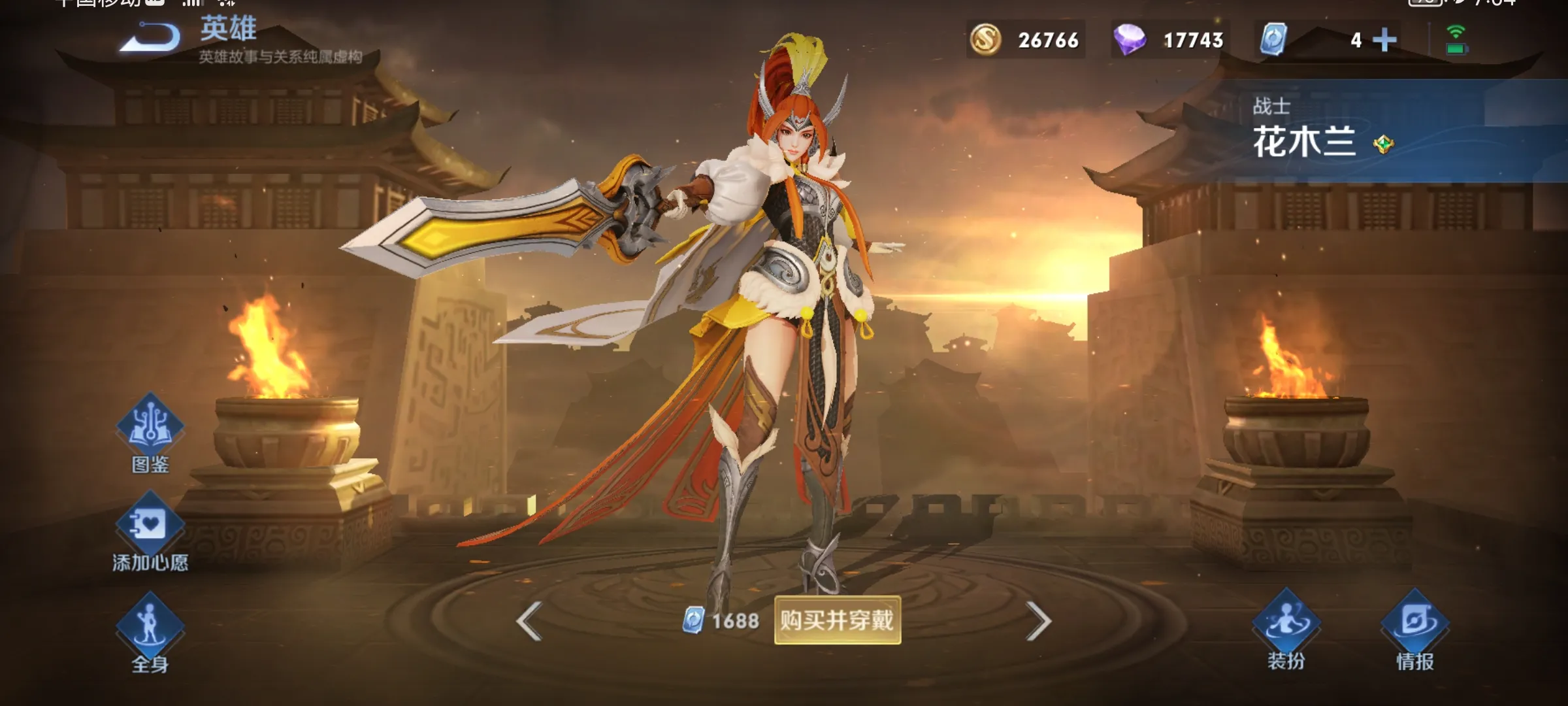Open the 情报 intel page
The width and height of the screenshot is (1568, 706).
click(x=1414, y=624)
